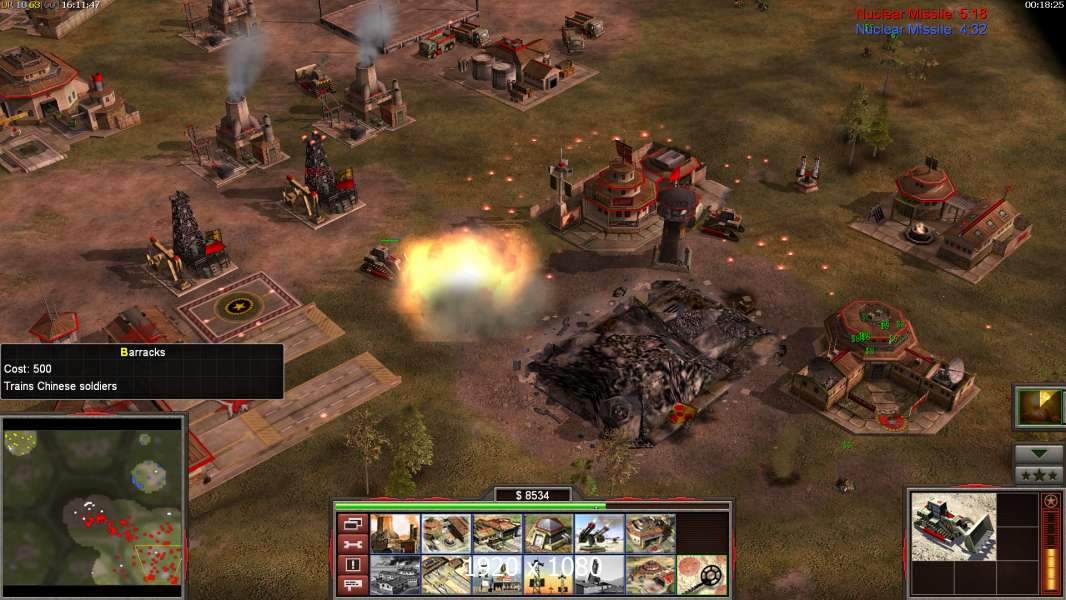Click the green down-arrow button
1066x600 pixels.
click(x=1038, y=454)
